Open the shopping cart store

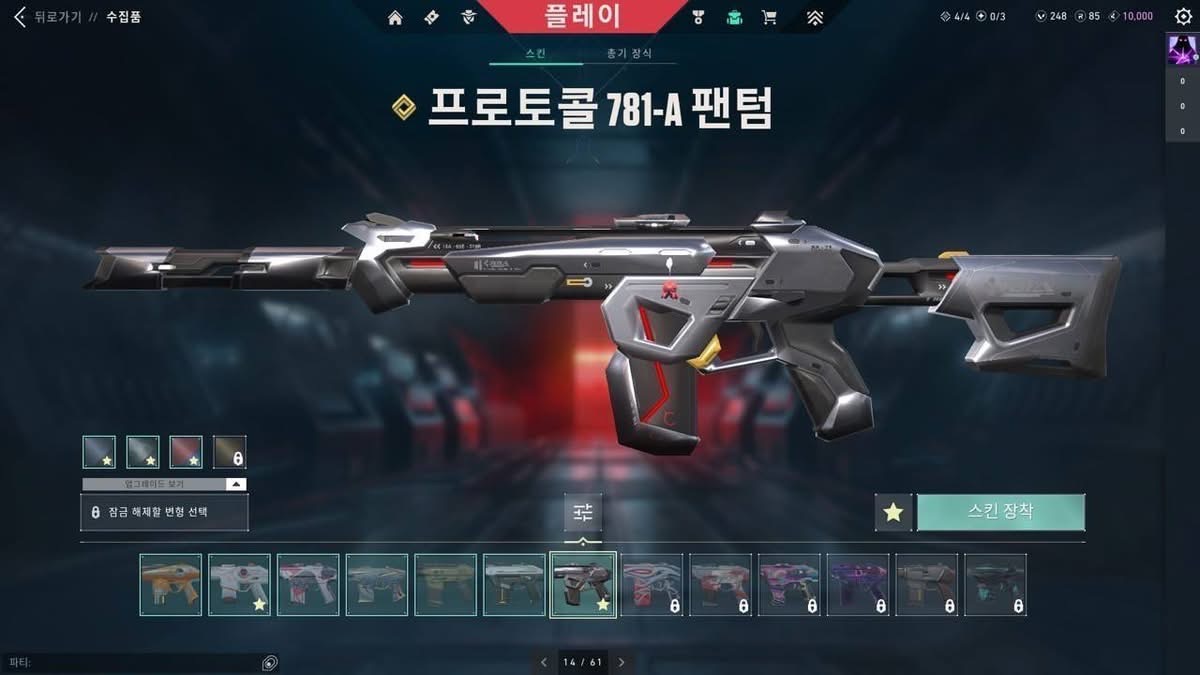769,17
